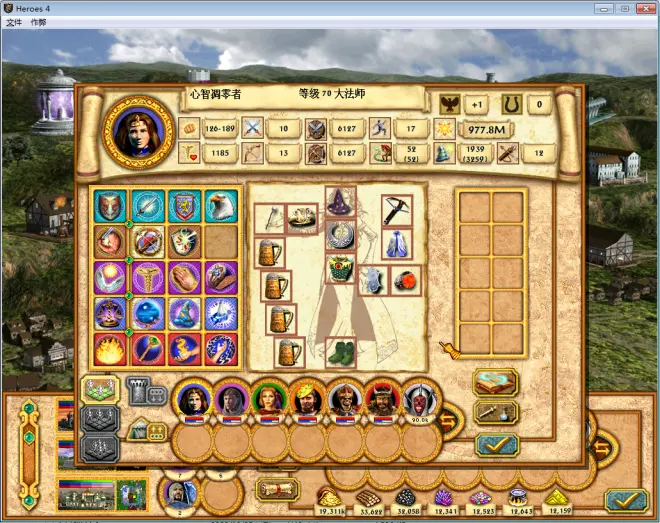The height and width of the screenshot is (523, 660).
Task: Select the wizard hat equipment slot
Action: point(339,201)
